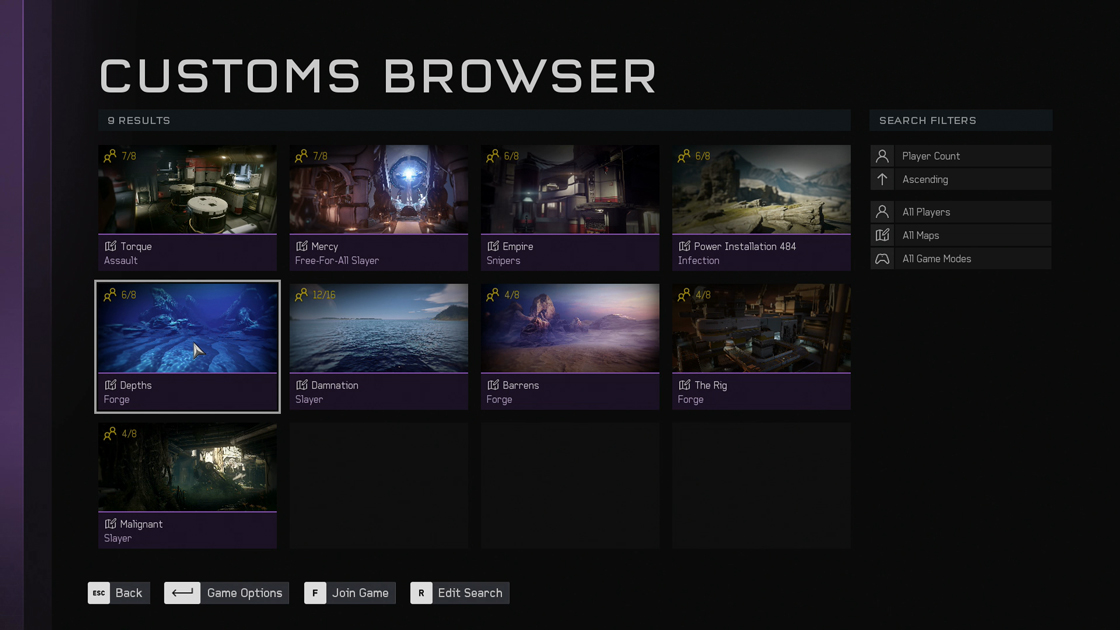Select the Depths Forge game tile

187,346
